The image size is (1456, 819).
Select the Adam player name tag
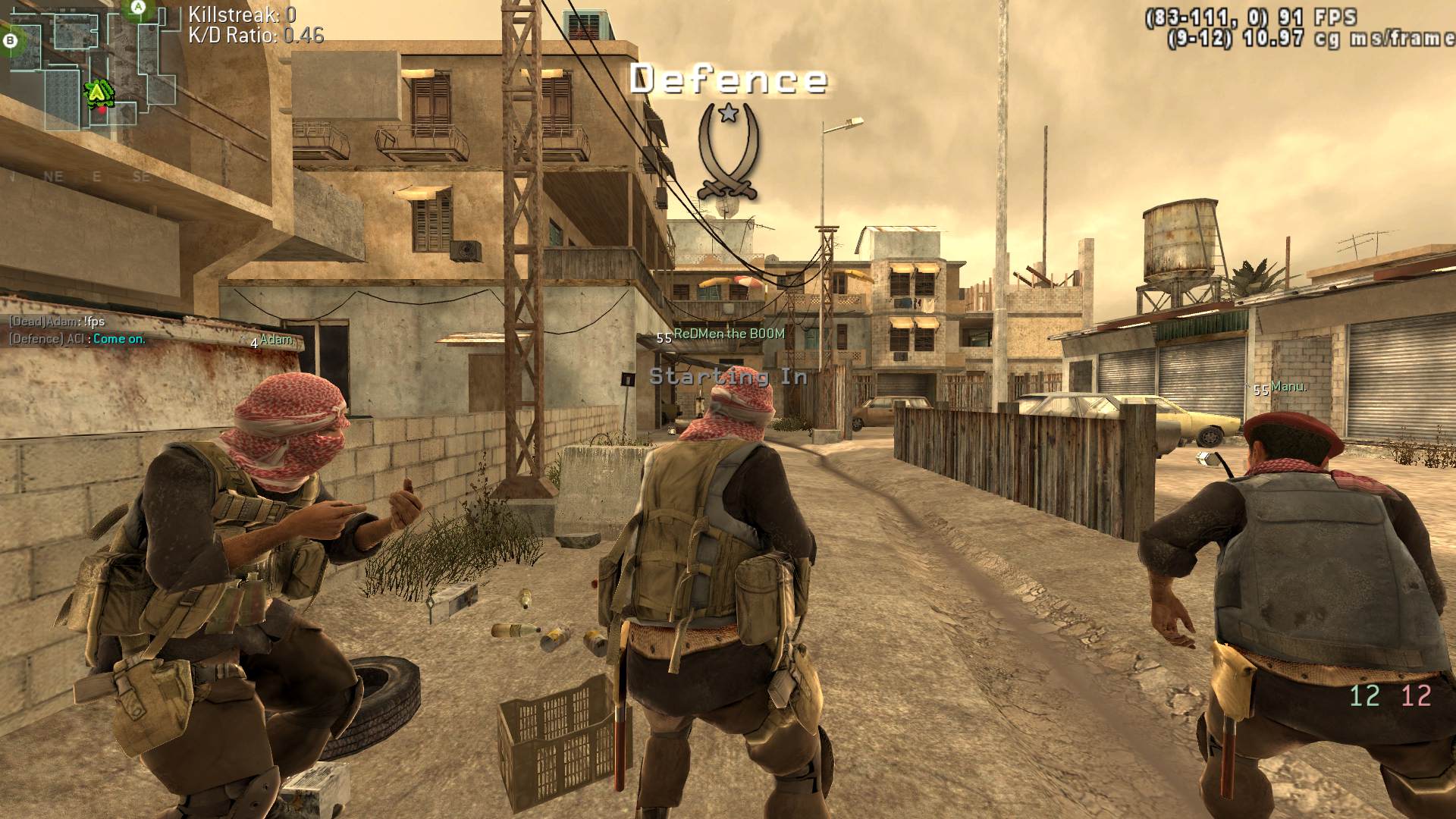pyautogui.click(x=276, y=340)
